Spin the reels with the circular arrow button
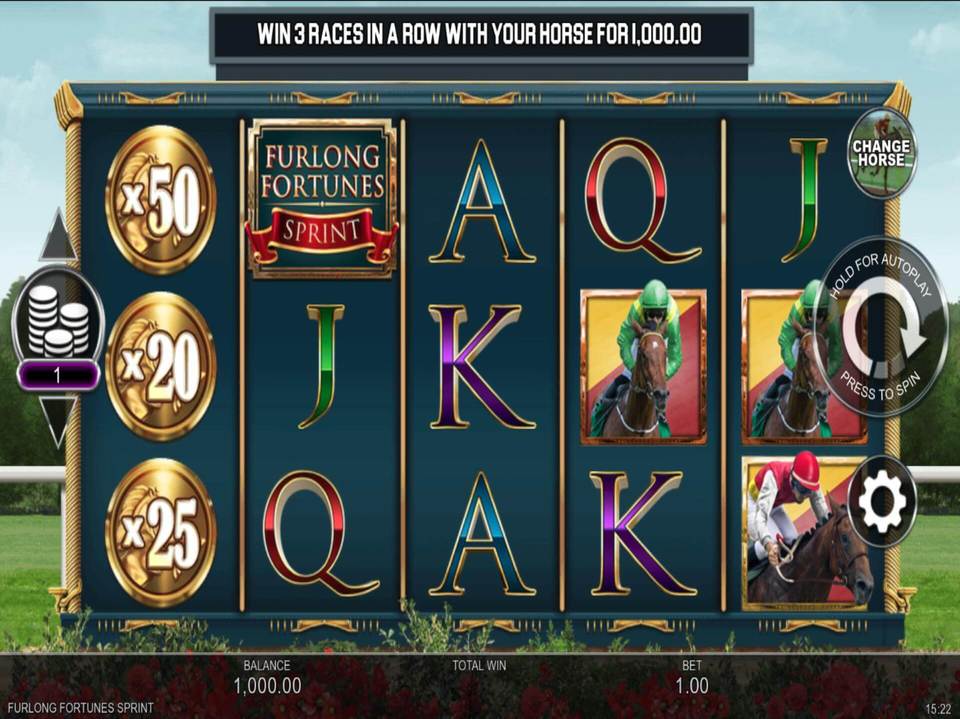 point(880,326)
